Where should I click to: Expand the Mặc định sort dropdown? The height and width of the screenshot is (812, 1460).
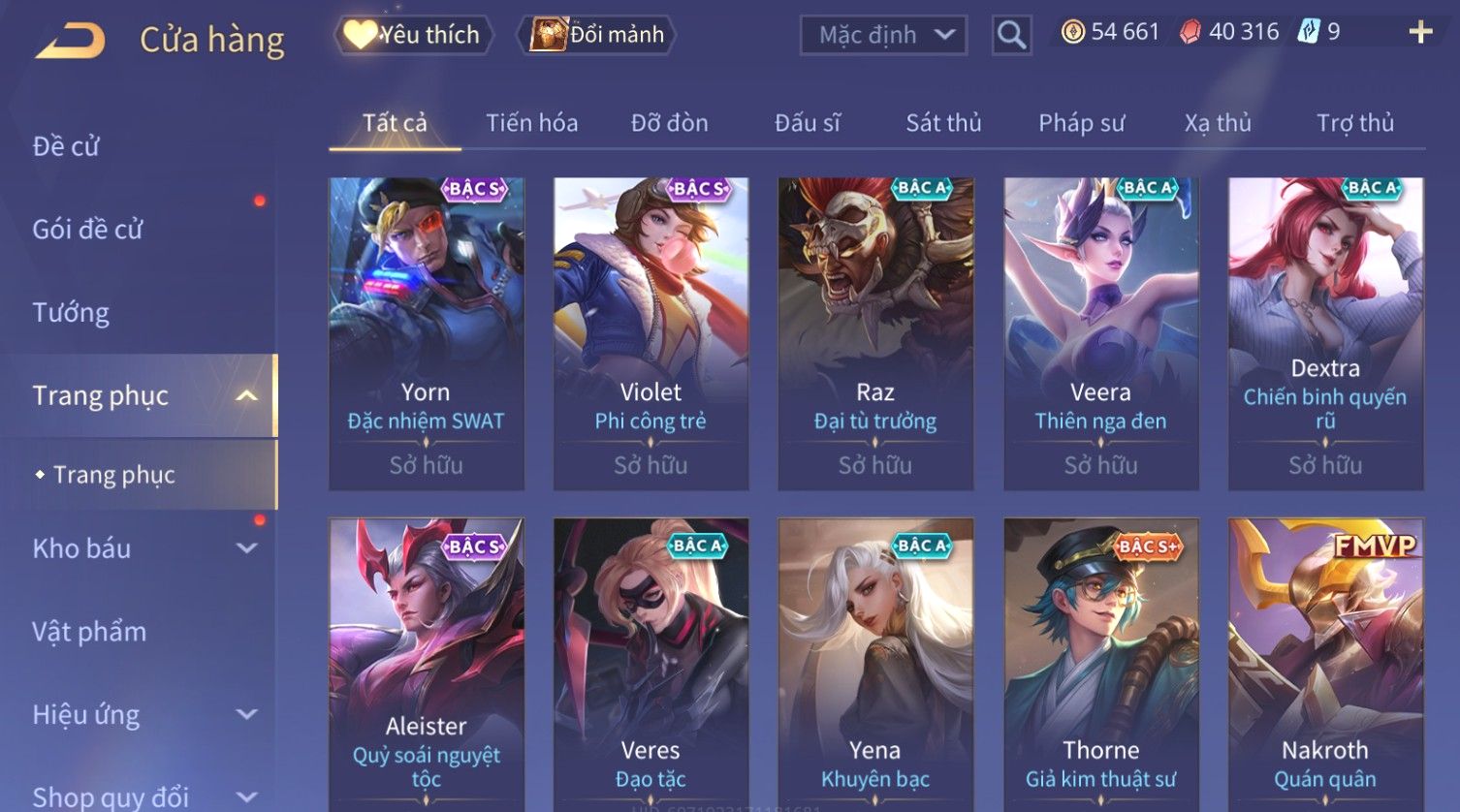[x=883, y=35]
